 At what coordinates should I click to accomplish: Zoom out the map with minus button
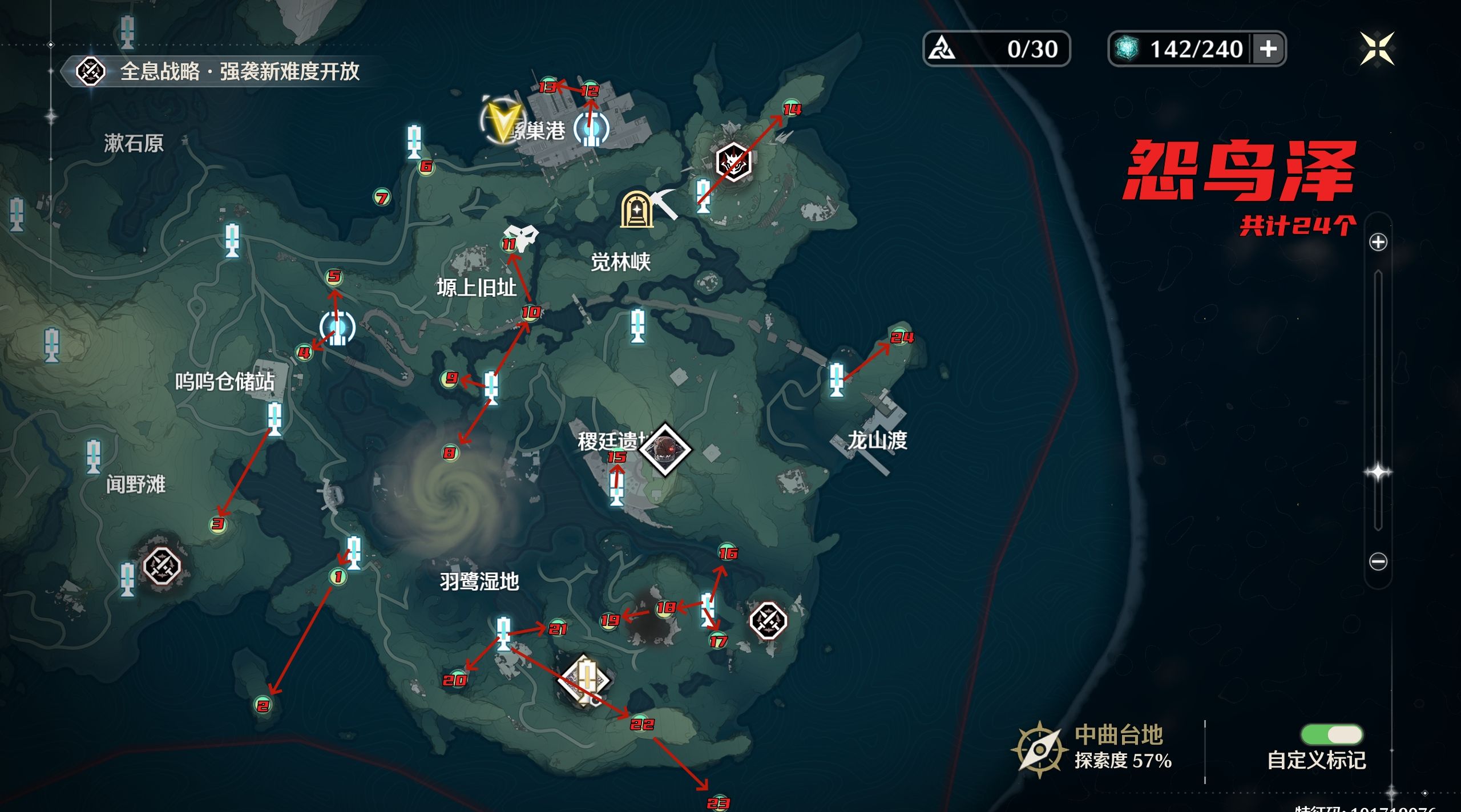[x=1378, y=561]
